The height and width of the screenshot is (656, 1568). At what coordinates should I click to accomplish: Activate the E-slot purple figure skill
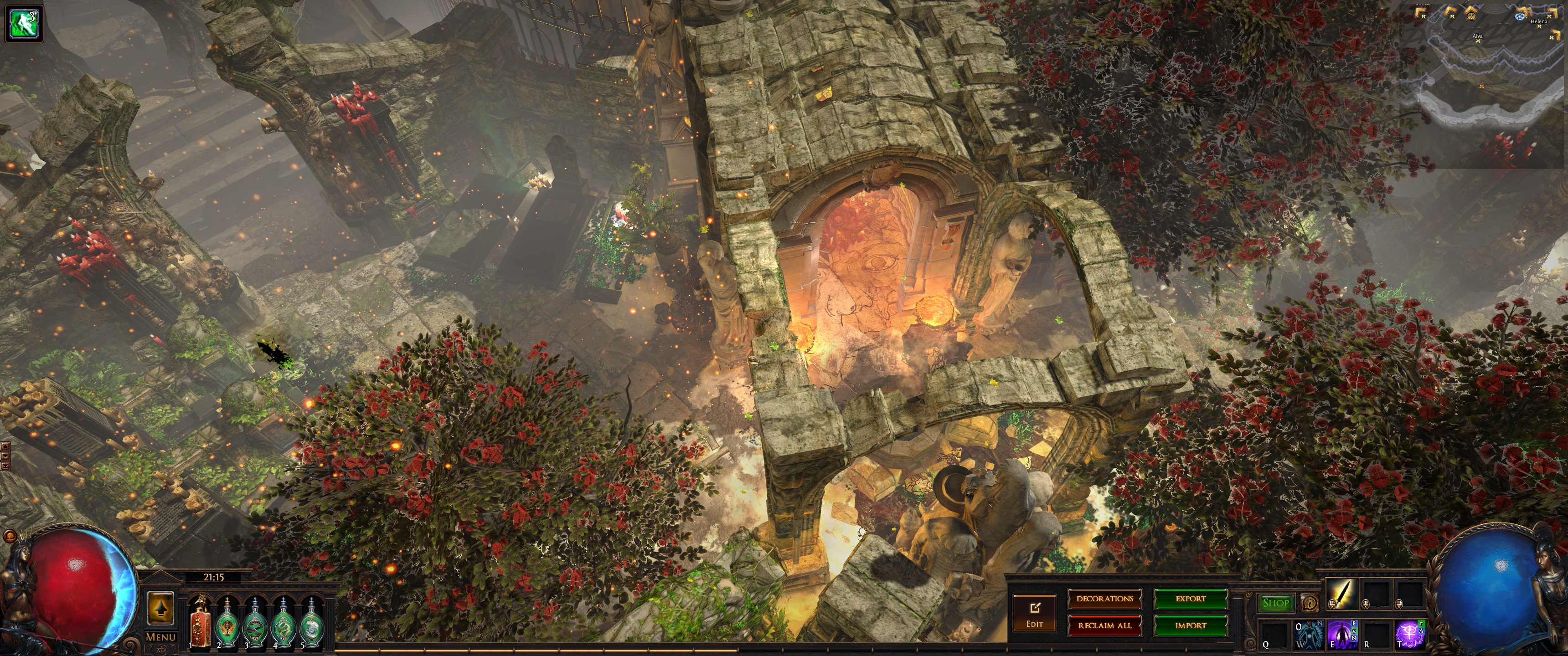coord(1342,635)
